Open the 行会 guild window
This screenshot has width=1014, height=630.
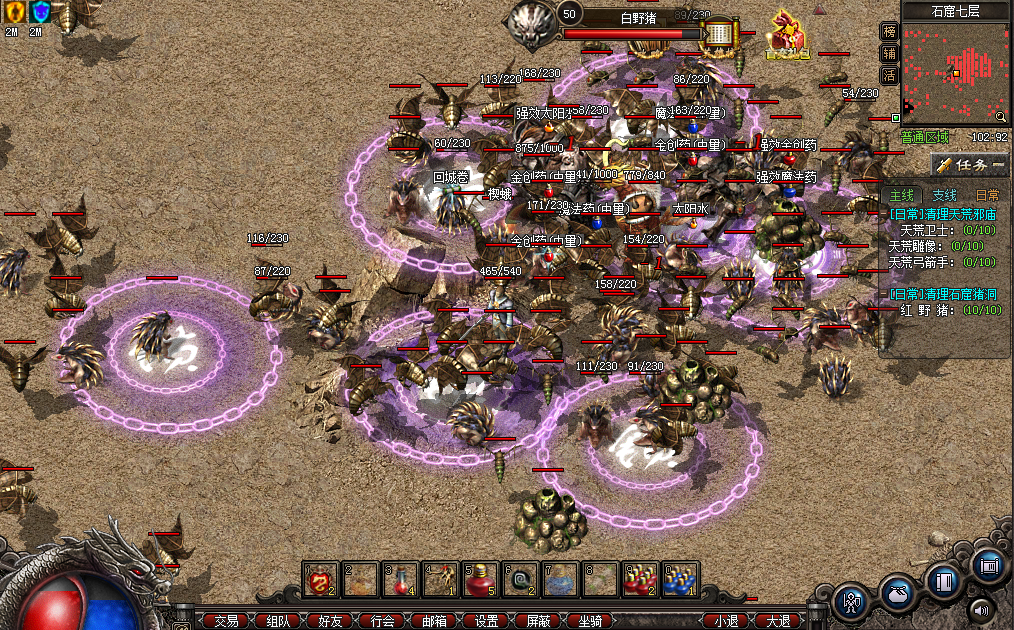382,621
